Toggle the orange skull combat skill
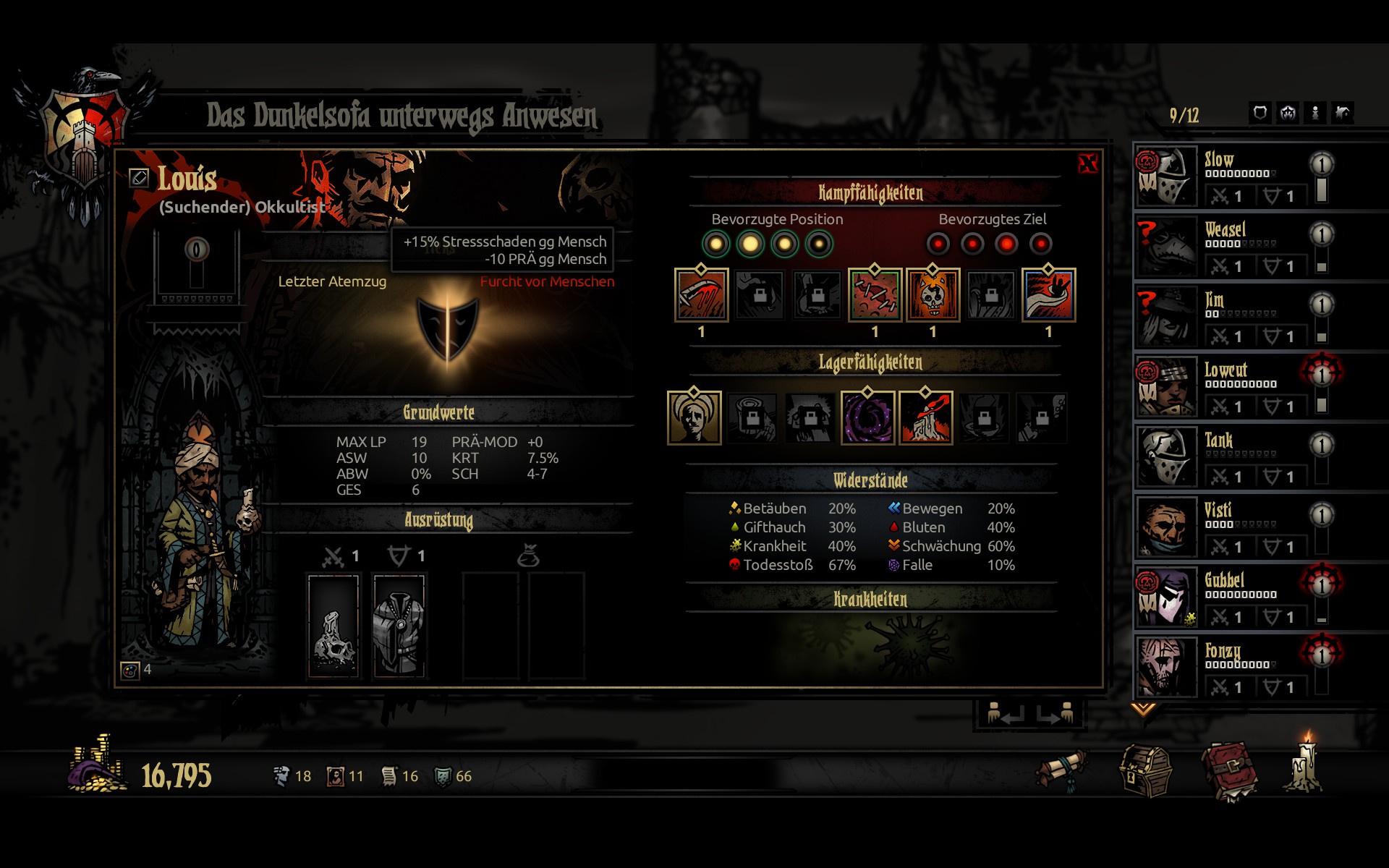The width and height of the screenshot is (1389, 868). [933, 294]
